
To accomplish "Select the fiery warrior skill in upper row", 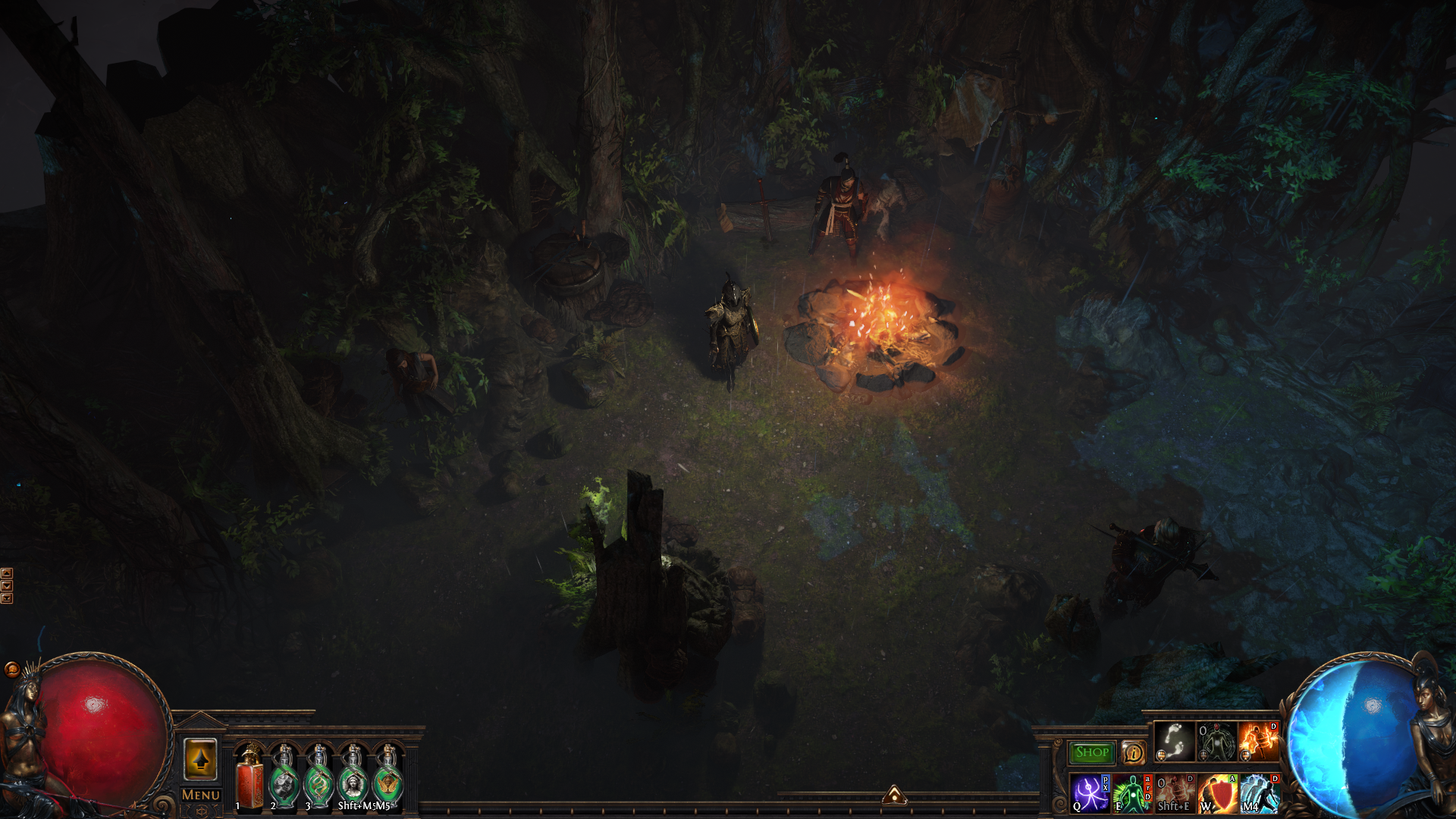I will [x=1258, y=741].
